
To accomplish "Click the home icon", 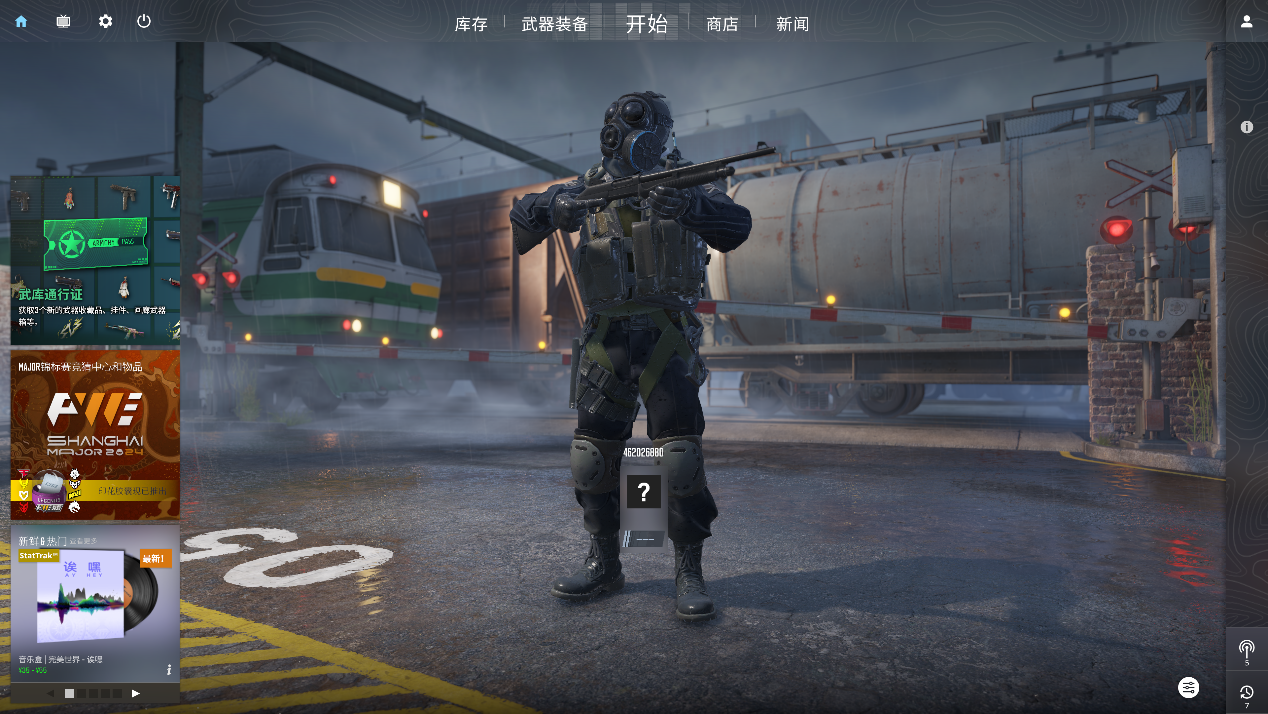I will (x=21, y=21).
